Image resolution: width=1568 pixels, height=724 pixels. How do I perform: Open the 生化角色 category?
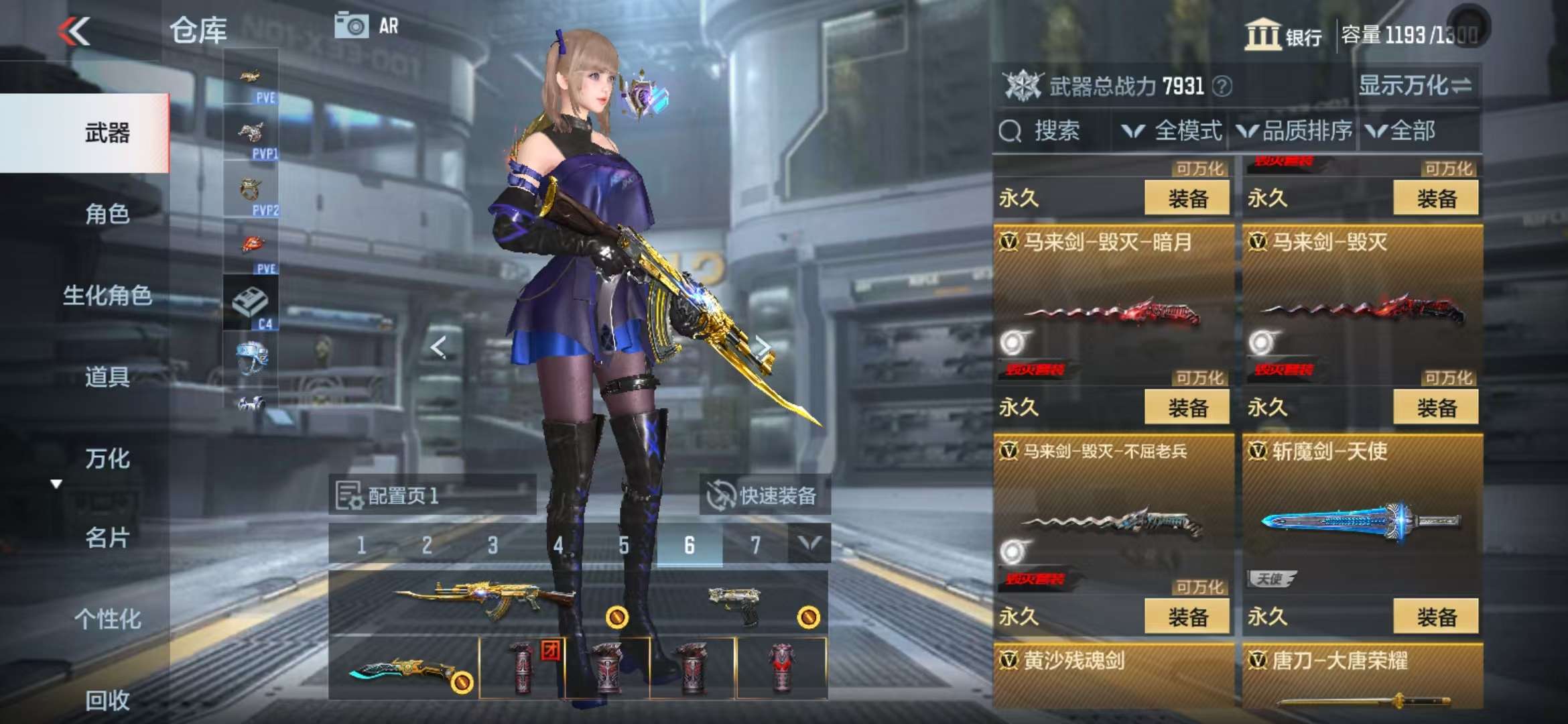pyautogui.click(x=107, y=296)
